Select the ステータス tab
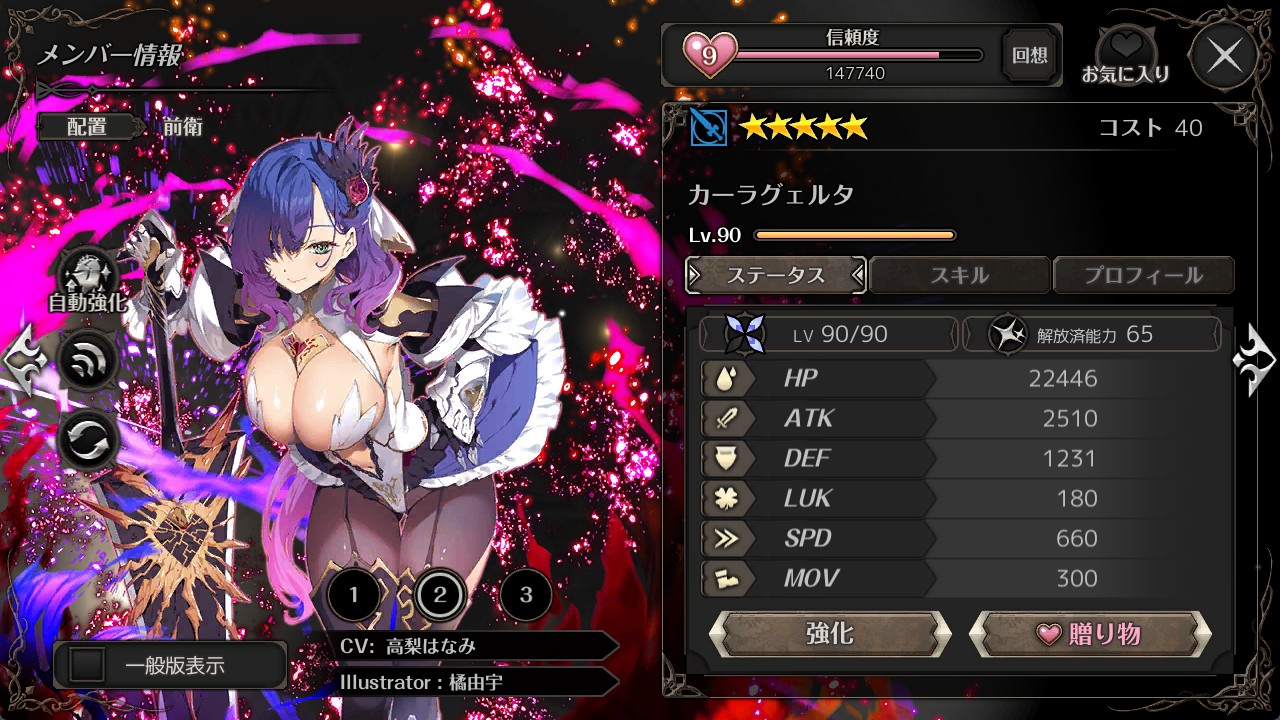 776,275
